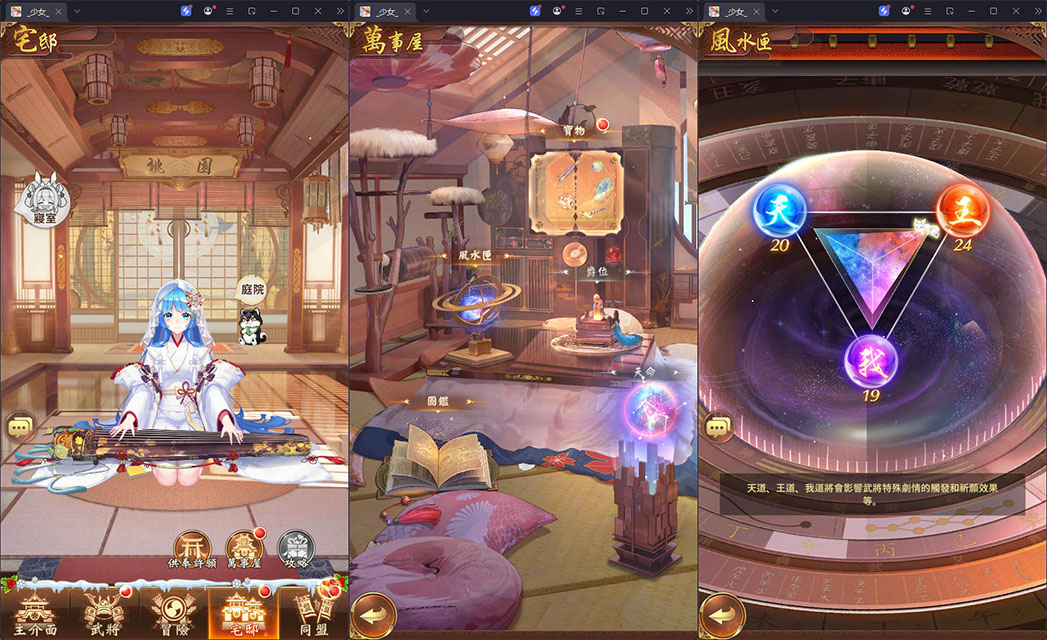Viewport: 1047px width, 640px height.
Task: Open the 主介面 main screen tab
Action: [x=37, y=611]
